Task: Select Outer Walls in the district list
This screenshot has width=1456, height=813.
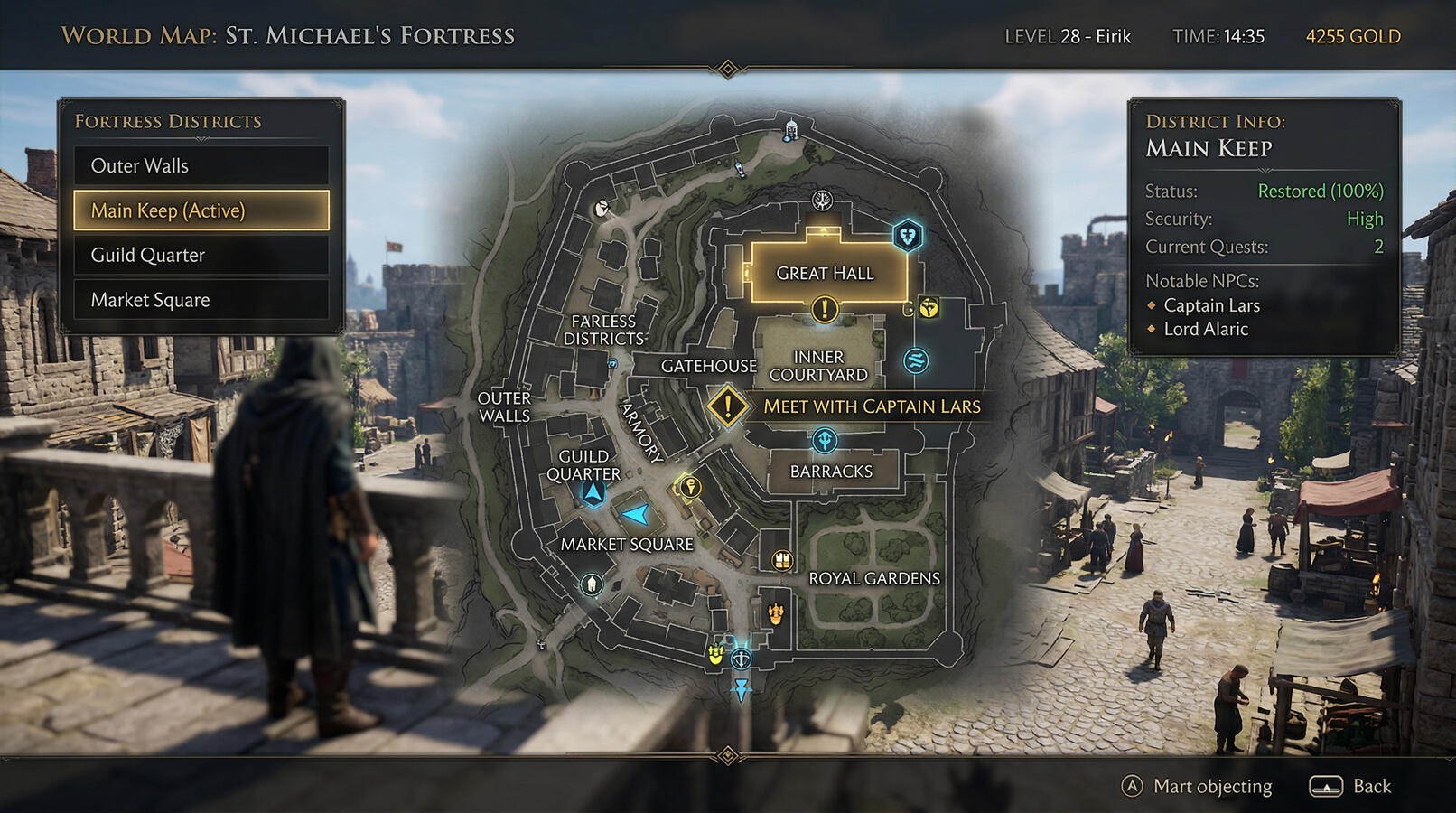Action: tap(201, 166)
